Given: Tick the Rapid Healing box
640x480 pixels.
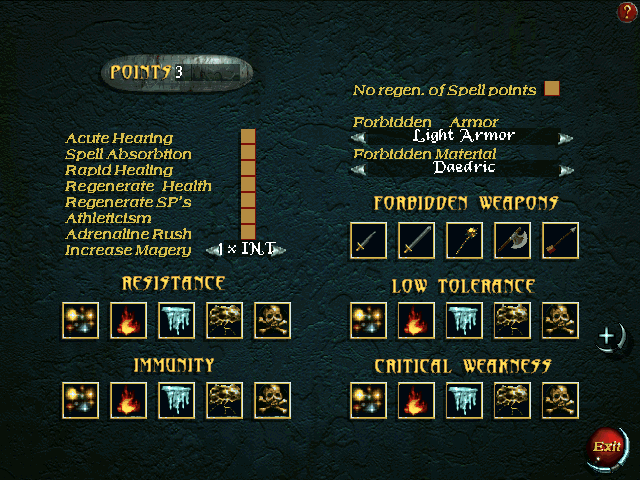Looking at the screenshot, I should point(248,169).
